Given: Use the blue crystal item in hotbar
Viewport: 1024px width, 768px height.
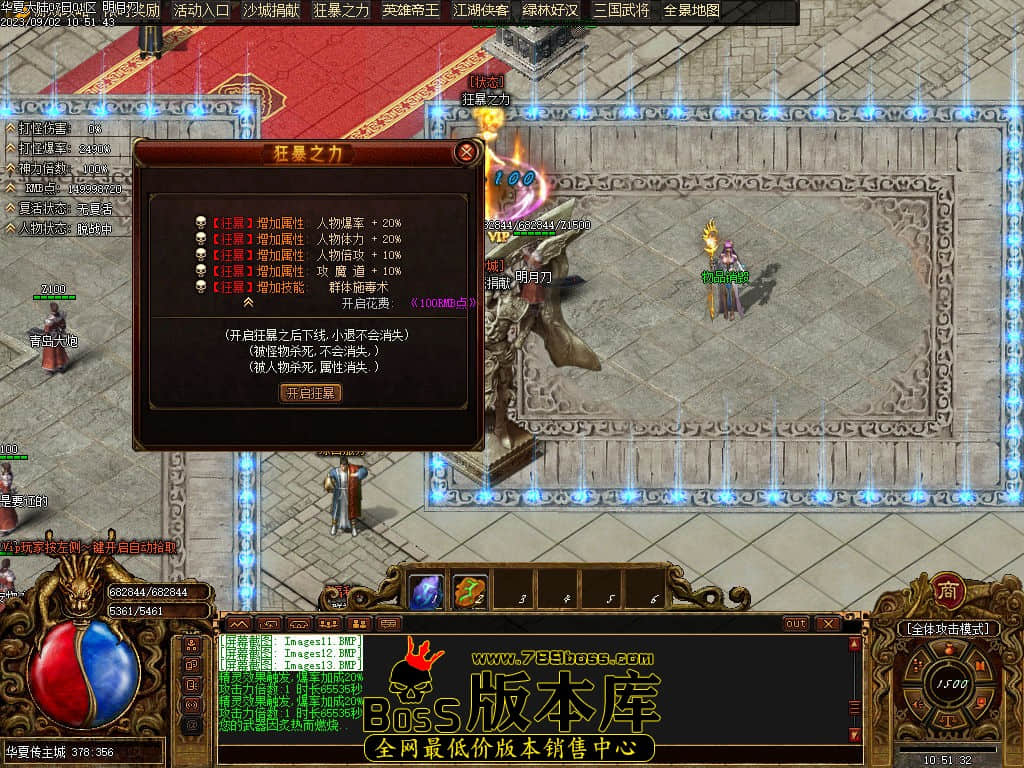Looking at the screenshot, I should [x=426, y=591].
